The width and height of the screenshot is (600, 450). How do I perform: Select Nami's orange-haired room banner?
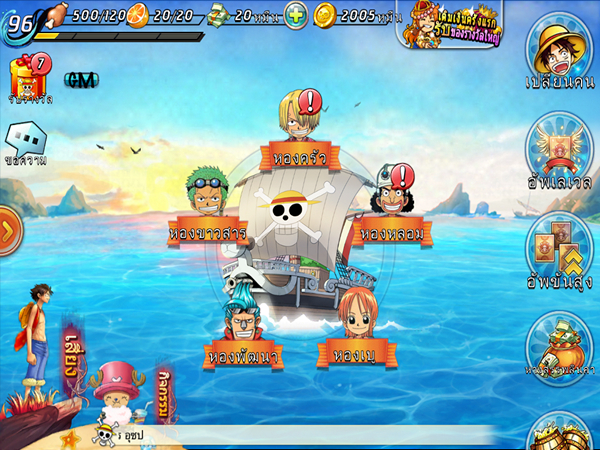click(x=354, y=353)
